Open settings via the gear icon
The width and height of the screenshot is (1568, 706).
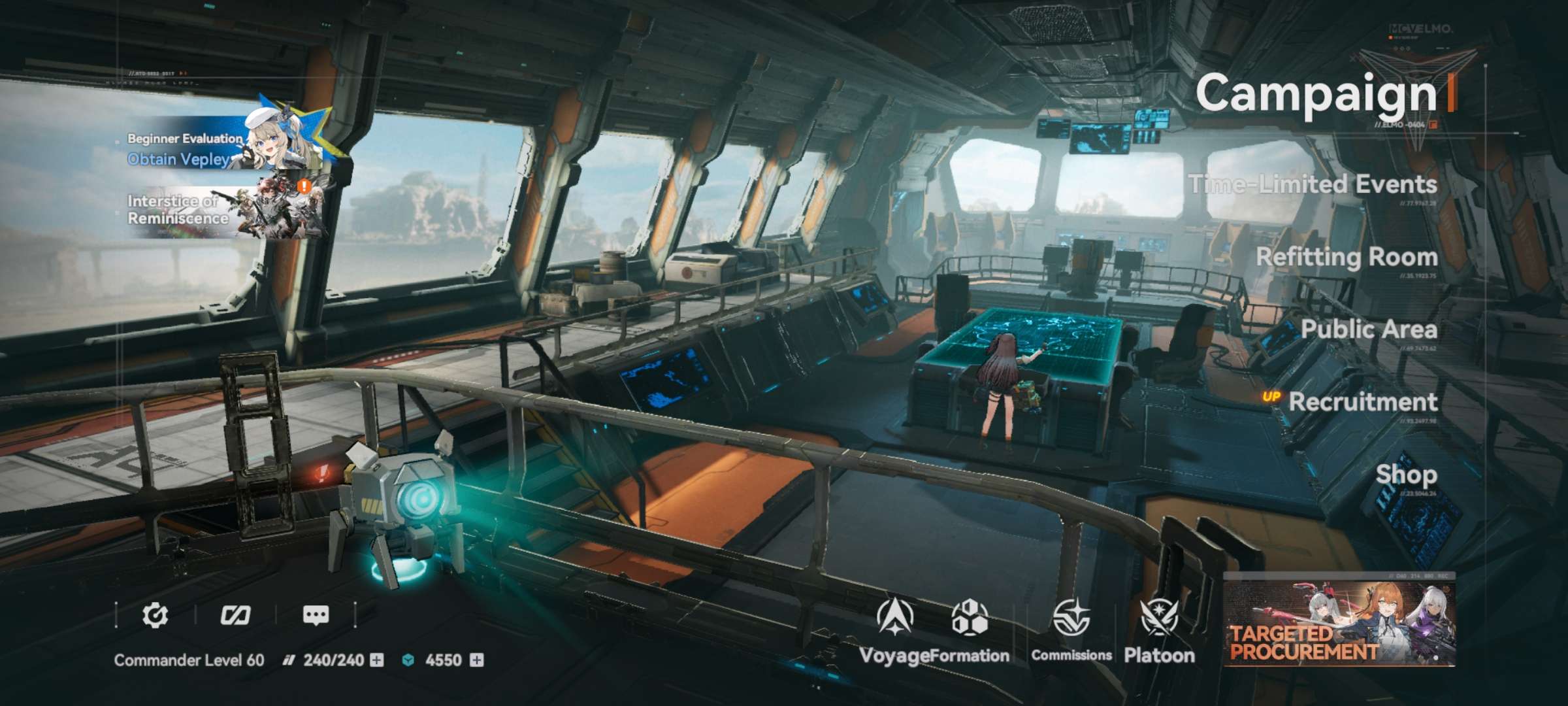[155, 615]
